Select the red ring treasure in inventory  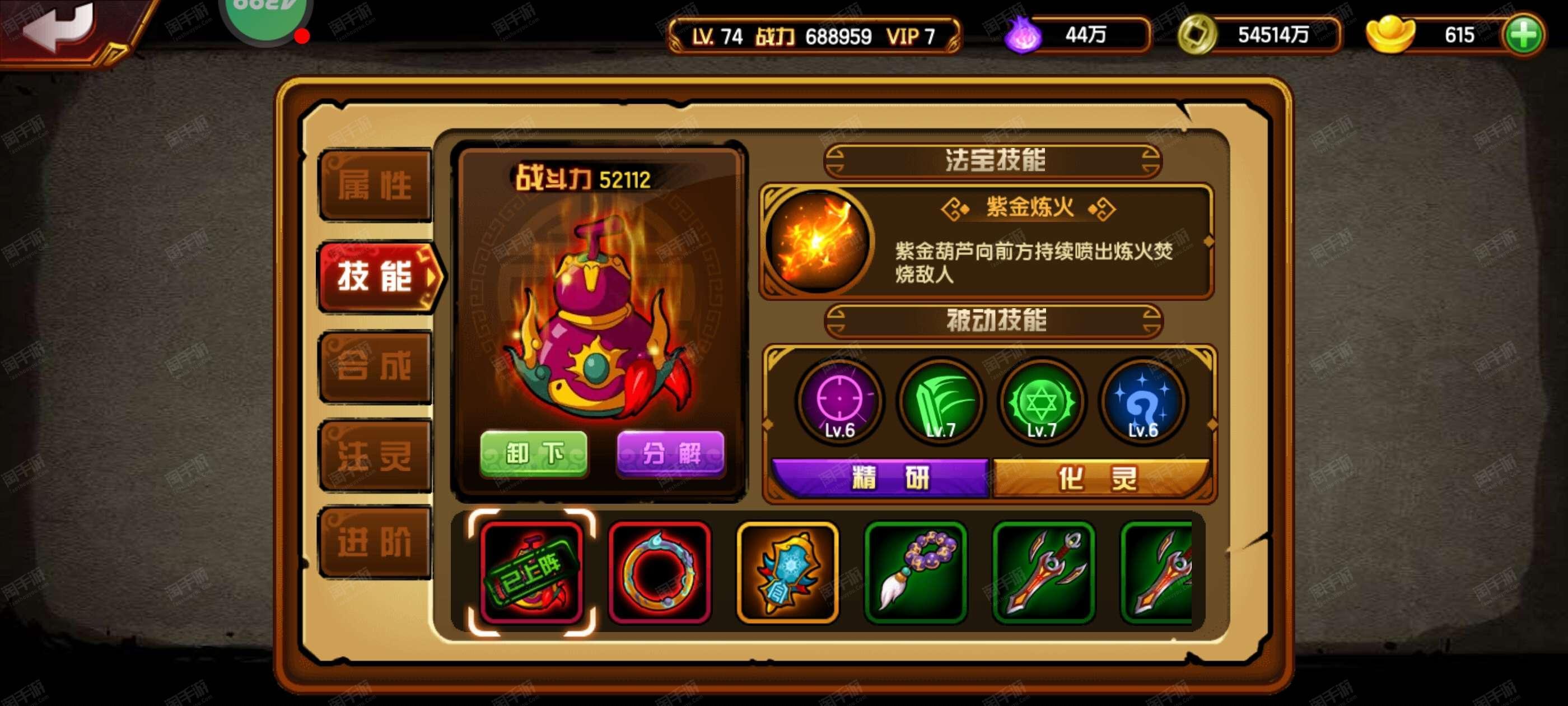[659, 573]
